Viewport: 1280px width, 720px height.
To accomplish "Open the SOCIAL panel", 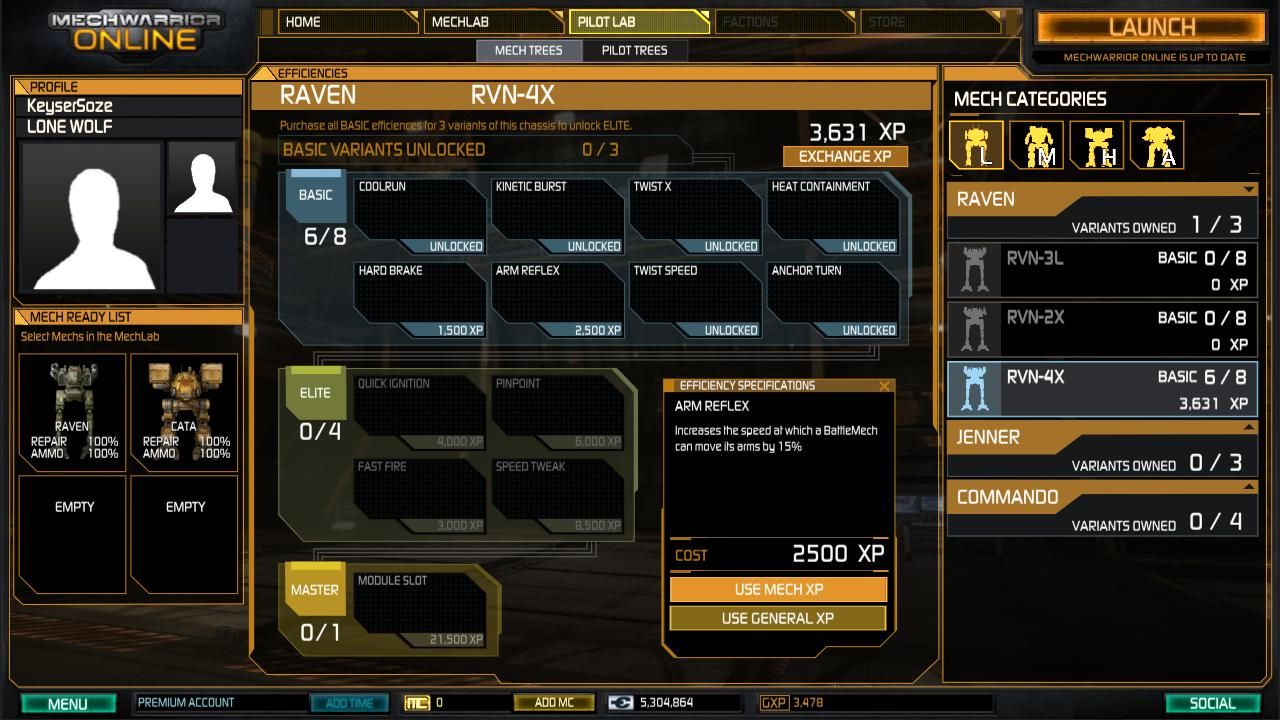I will (1212, 703).
